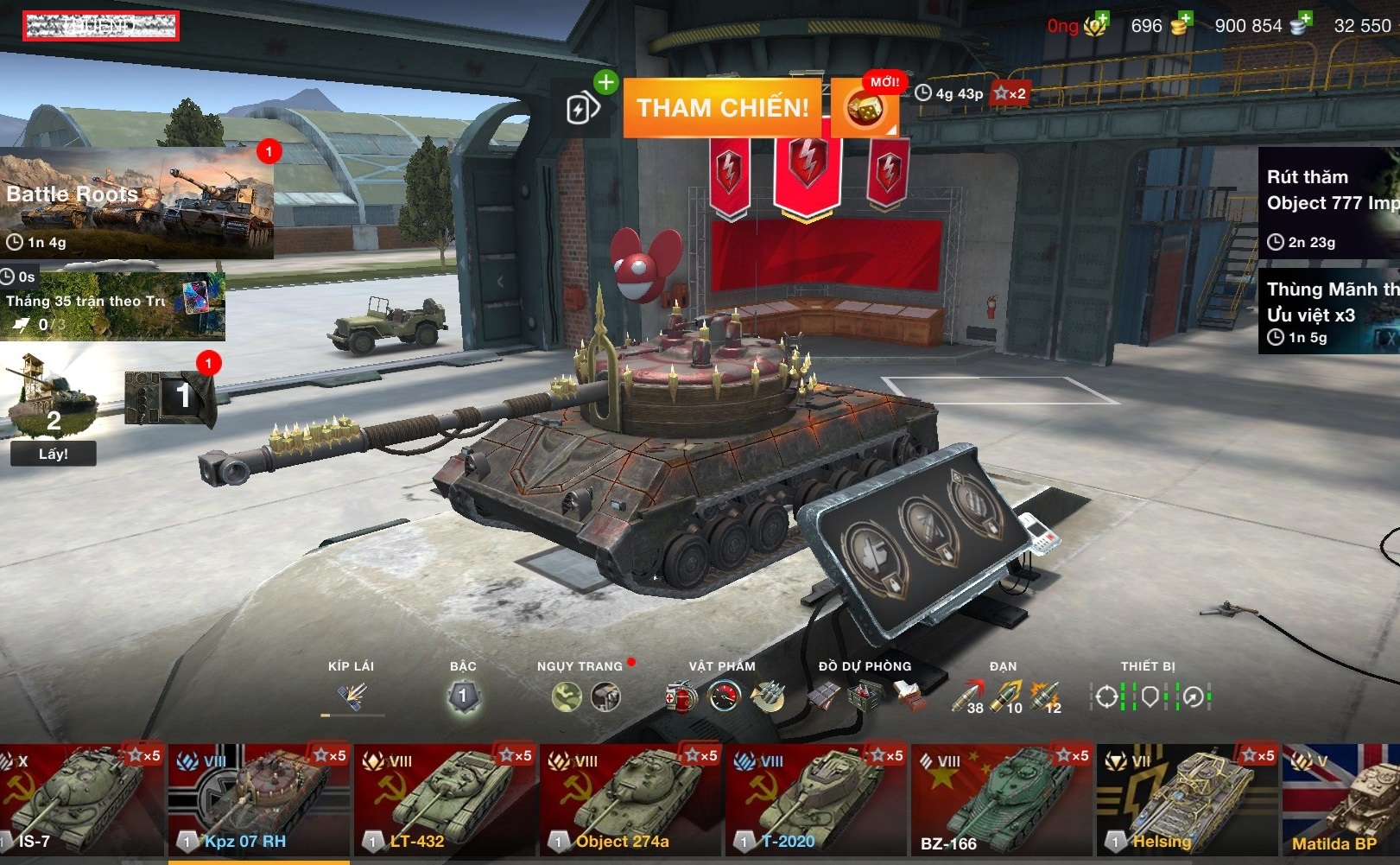Image resolution: width=1400 pixels, height=865 pixels.
Task: Open the Đạn ammunition loadout
Action: [1005, 696]
